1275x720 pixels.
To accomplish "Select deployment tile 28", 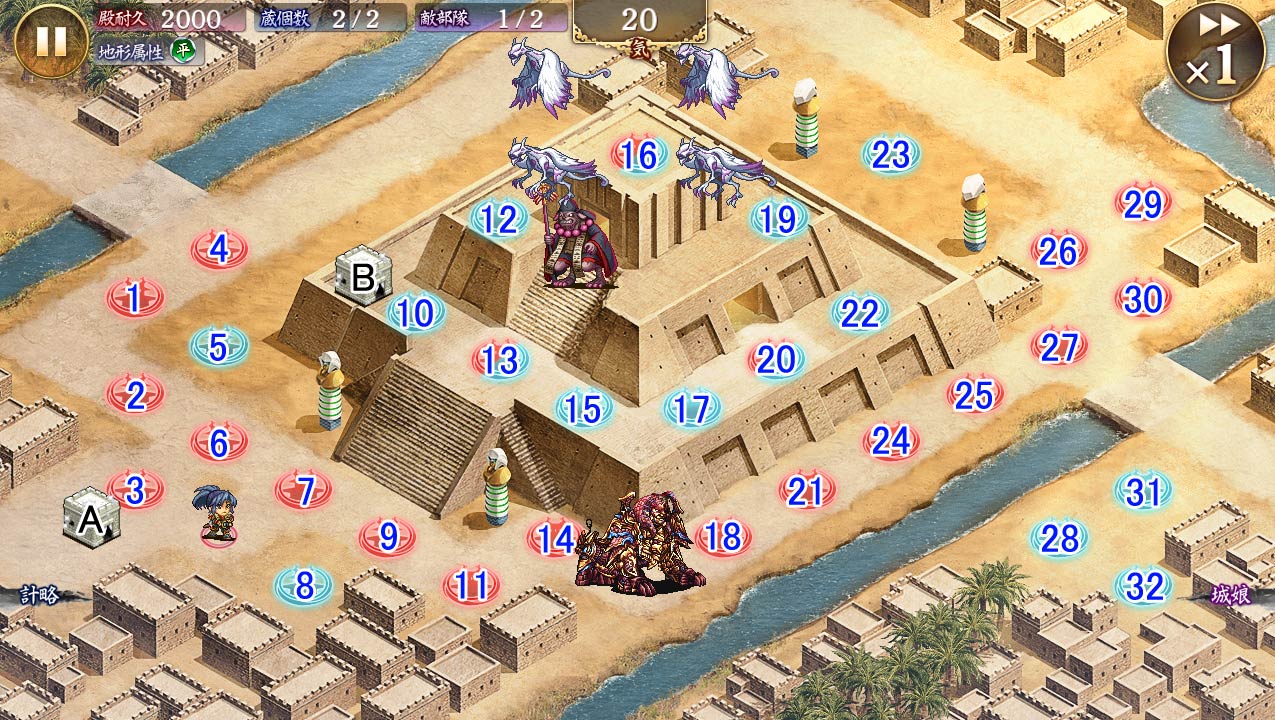I will [1060, 539].
